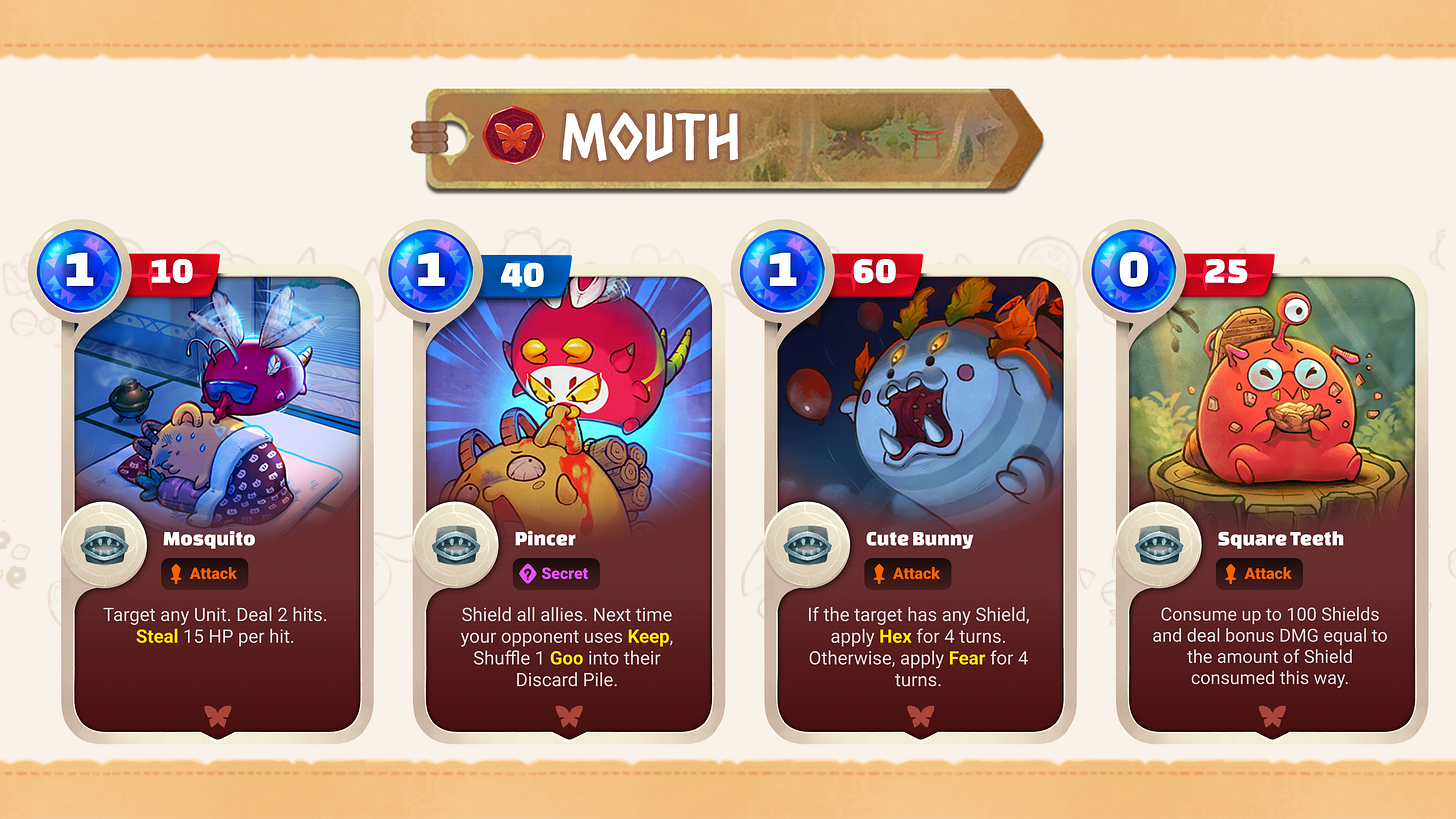
Task: Select the Mouth part icon on Mosquito card
Action: 106,545
